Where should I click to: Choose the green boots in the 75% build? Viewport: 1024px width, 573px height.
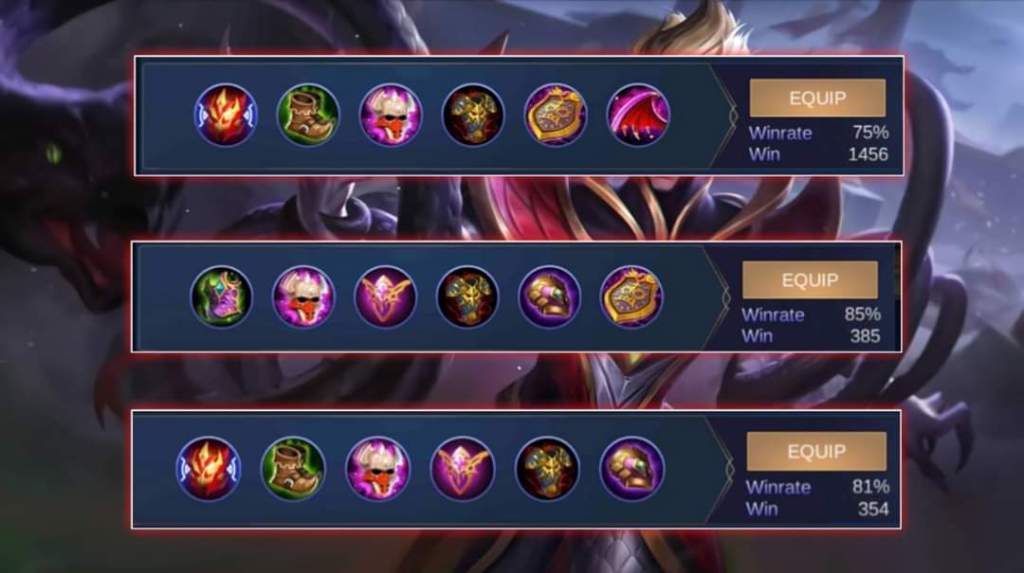[308, 115]
